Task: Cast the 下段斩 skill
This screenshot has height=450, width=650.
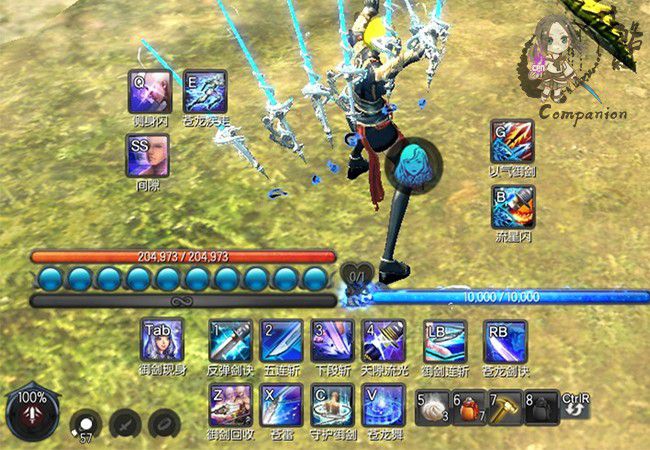Action: coord(332,342)
